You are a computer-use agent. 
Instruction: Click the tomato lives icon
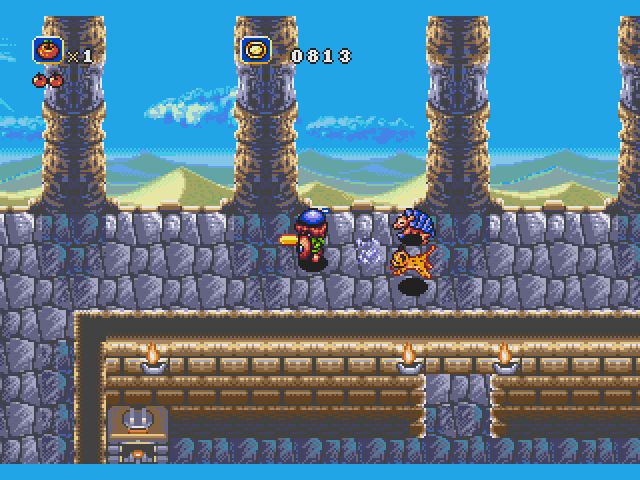tap(47, 50)
